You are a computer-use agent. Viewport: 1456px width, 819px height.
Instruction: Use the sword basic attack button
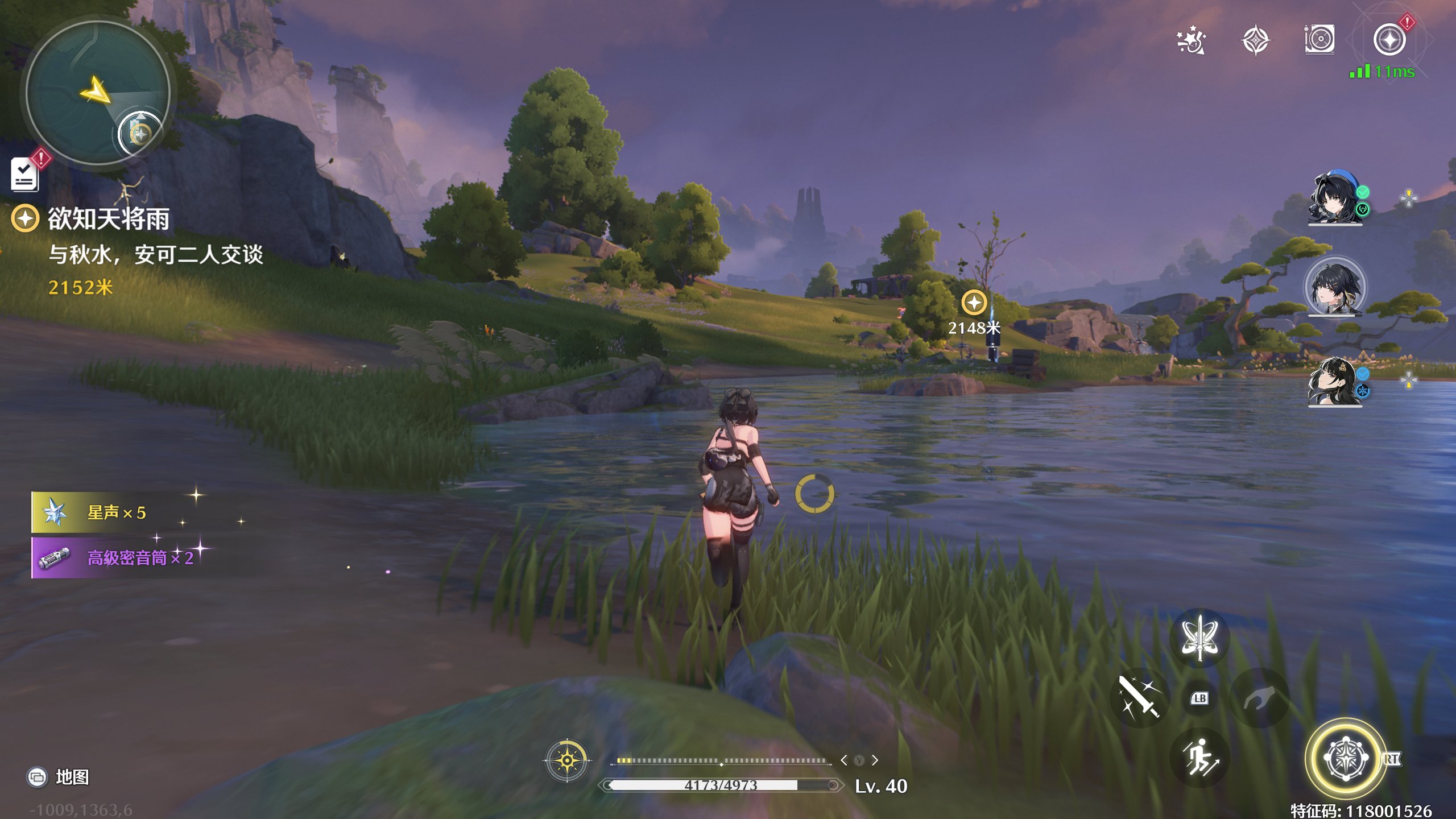tap(1139, 697)
